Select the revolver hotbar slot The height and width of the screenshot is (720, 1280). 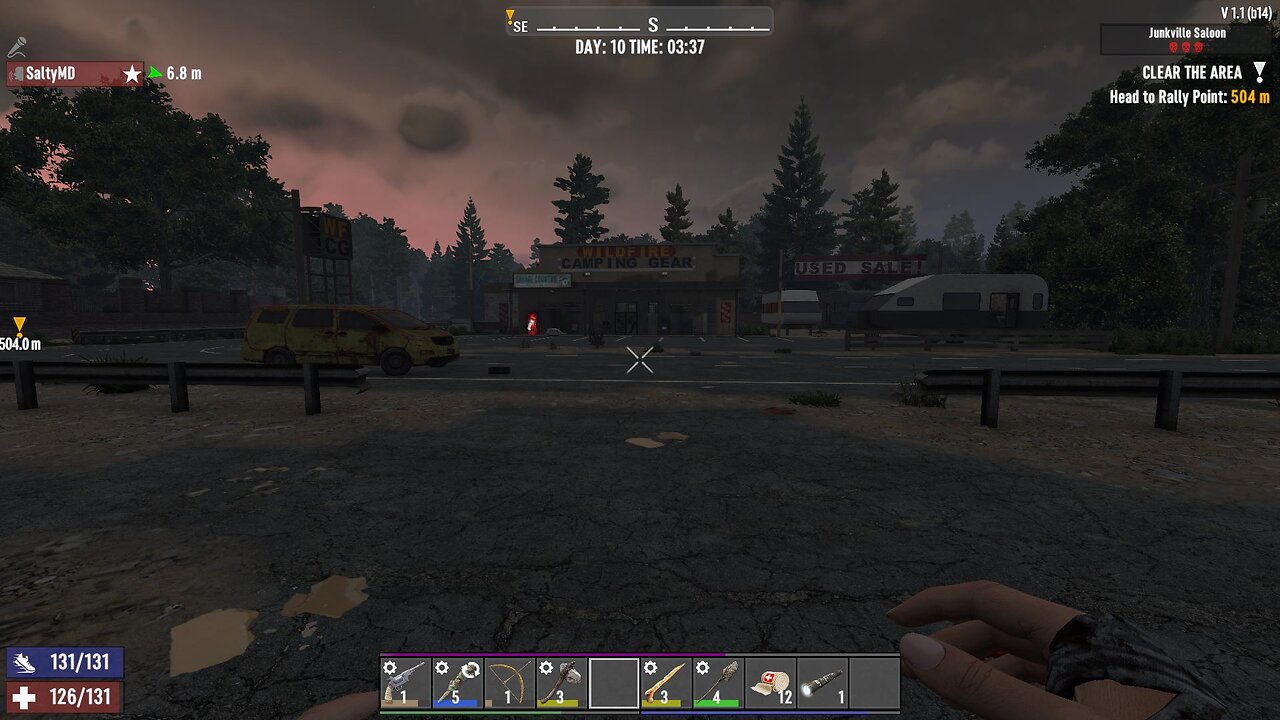(406, 683)
